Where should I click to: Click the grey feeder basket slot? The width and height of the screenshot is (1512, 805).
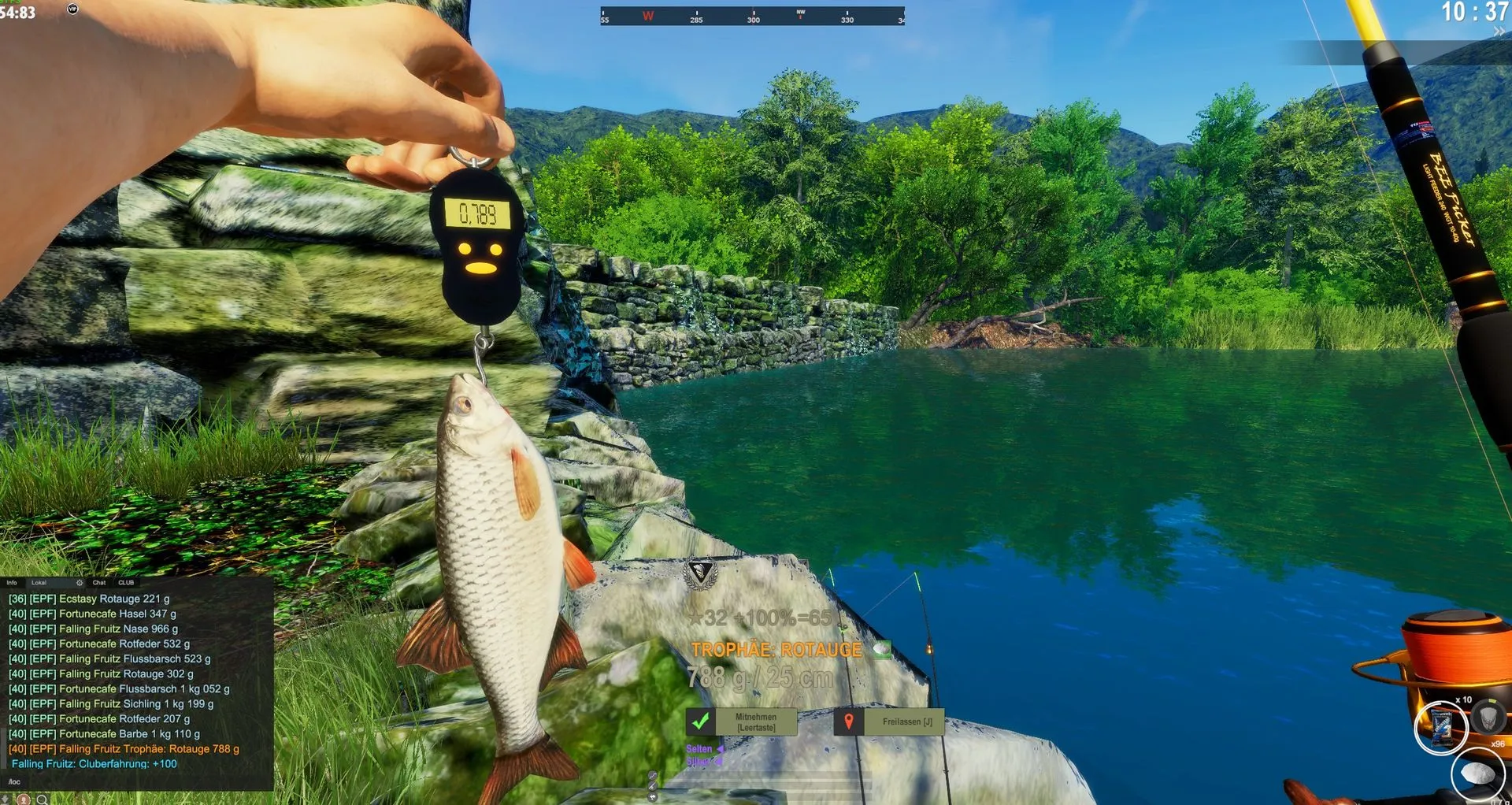[x=1488, y=717]
